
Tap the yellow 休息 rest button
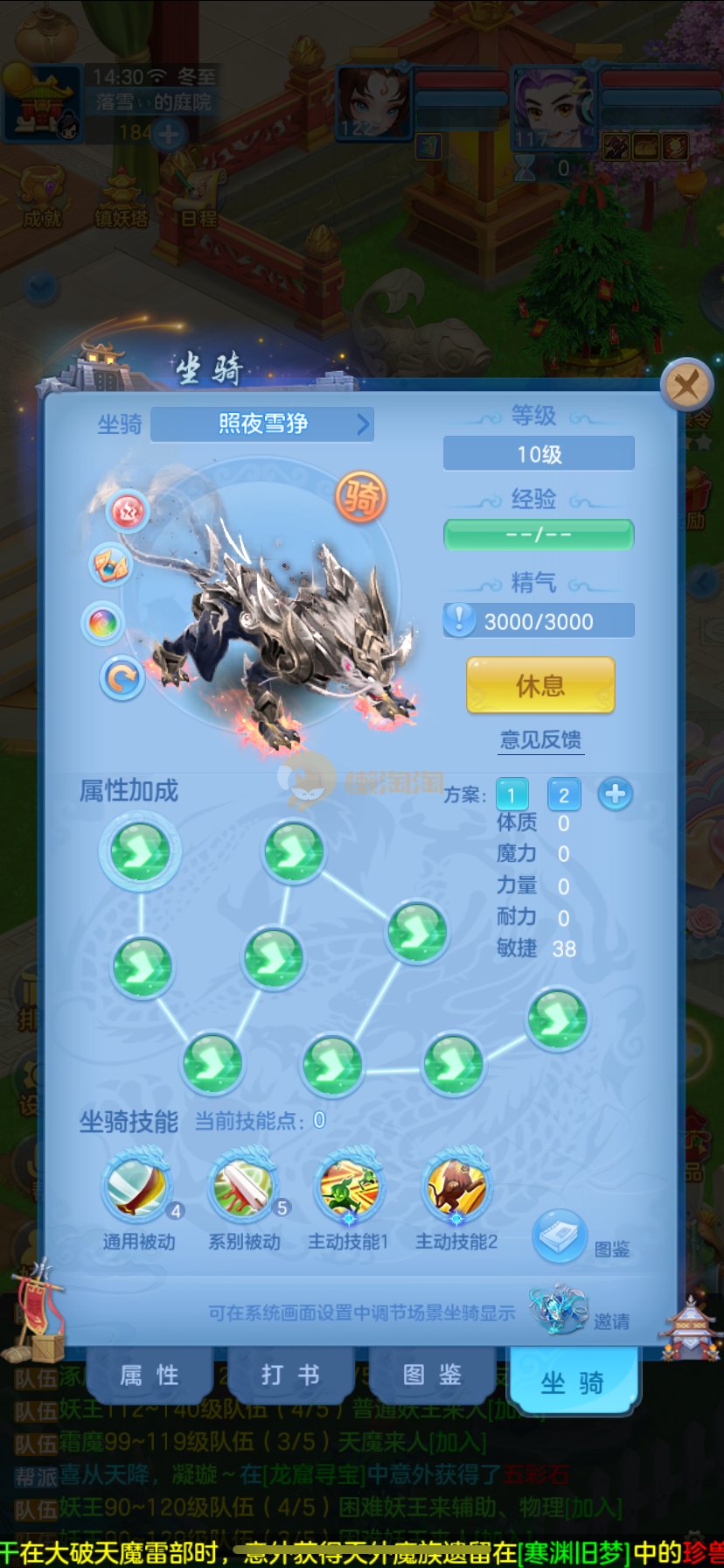tap(540, 685)
